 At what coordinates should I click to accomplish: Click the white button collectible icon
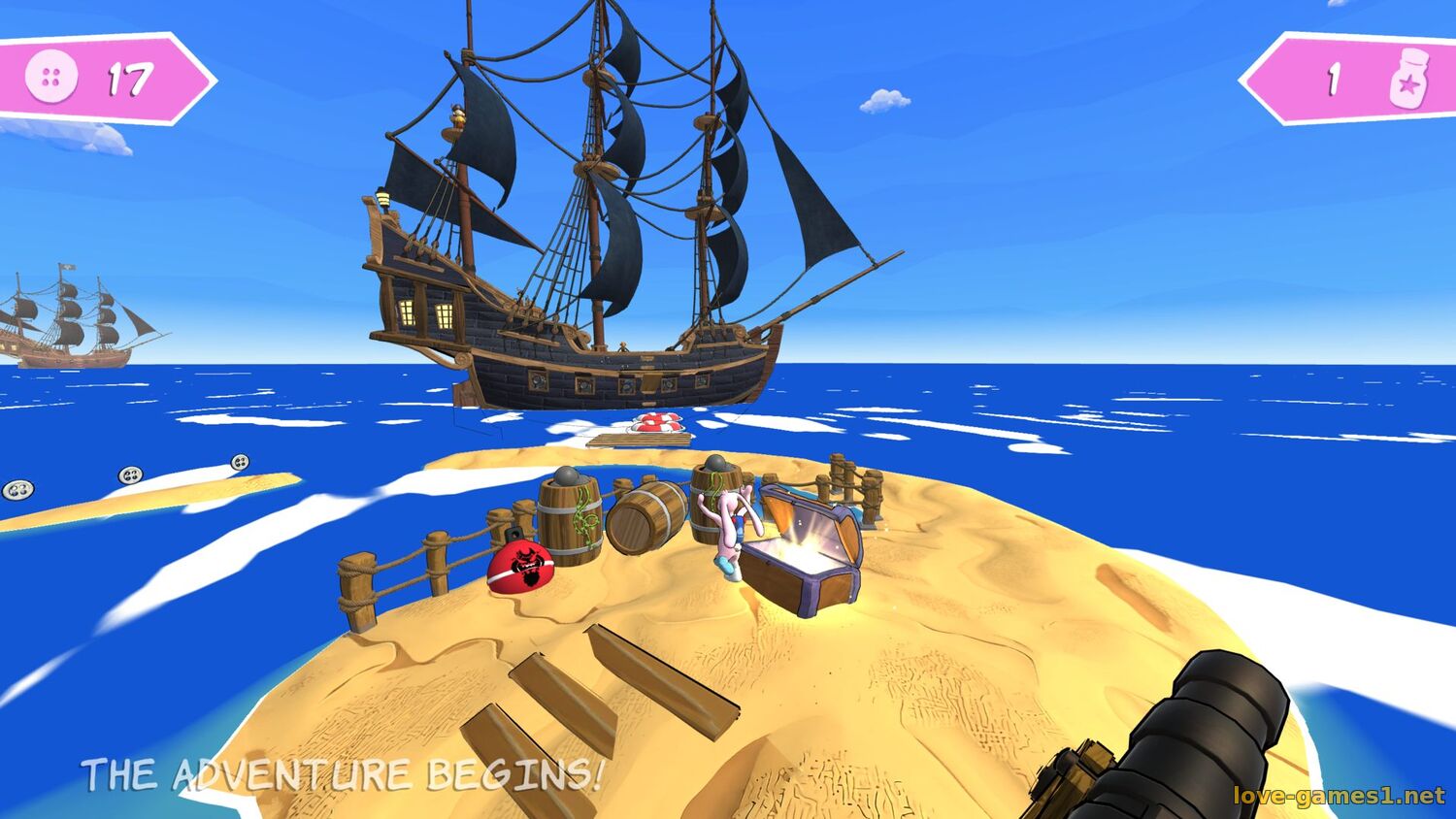coord(51,78)
